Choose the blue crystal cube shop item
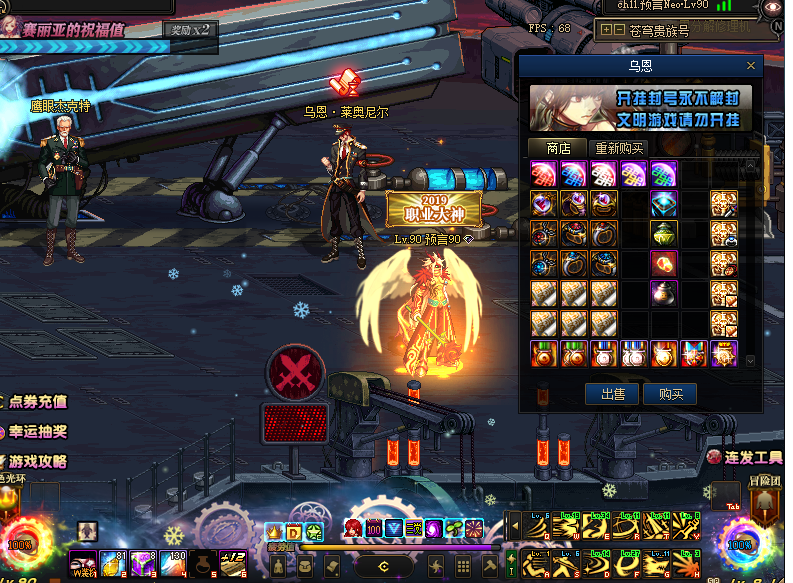Screen dimensions: 793x583 point(665,204)
